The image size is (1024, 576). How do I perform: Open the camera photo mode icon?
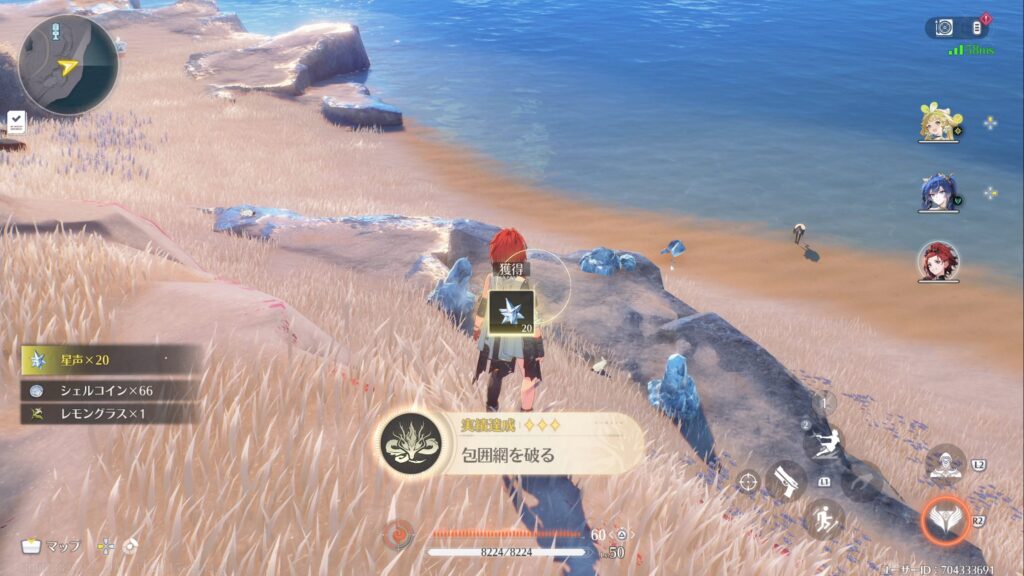[x=944, y=28]
